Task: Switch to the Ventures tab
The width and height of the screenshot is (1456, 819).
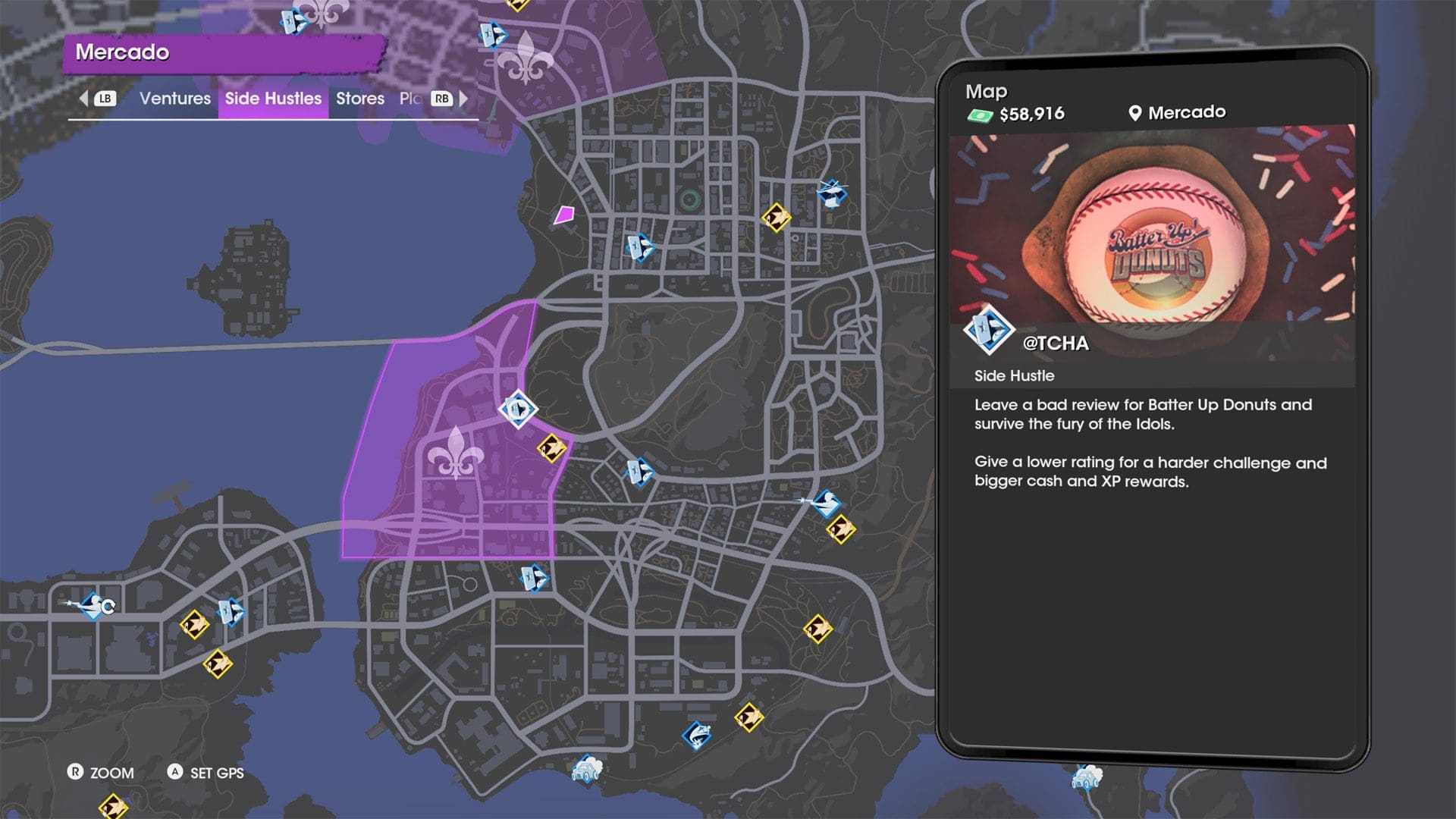Action: 174,99
